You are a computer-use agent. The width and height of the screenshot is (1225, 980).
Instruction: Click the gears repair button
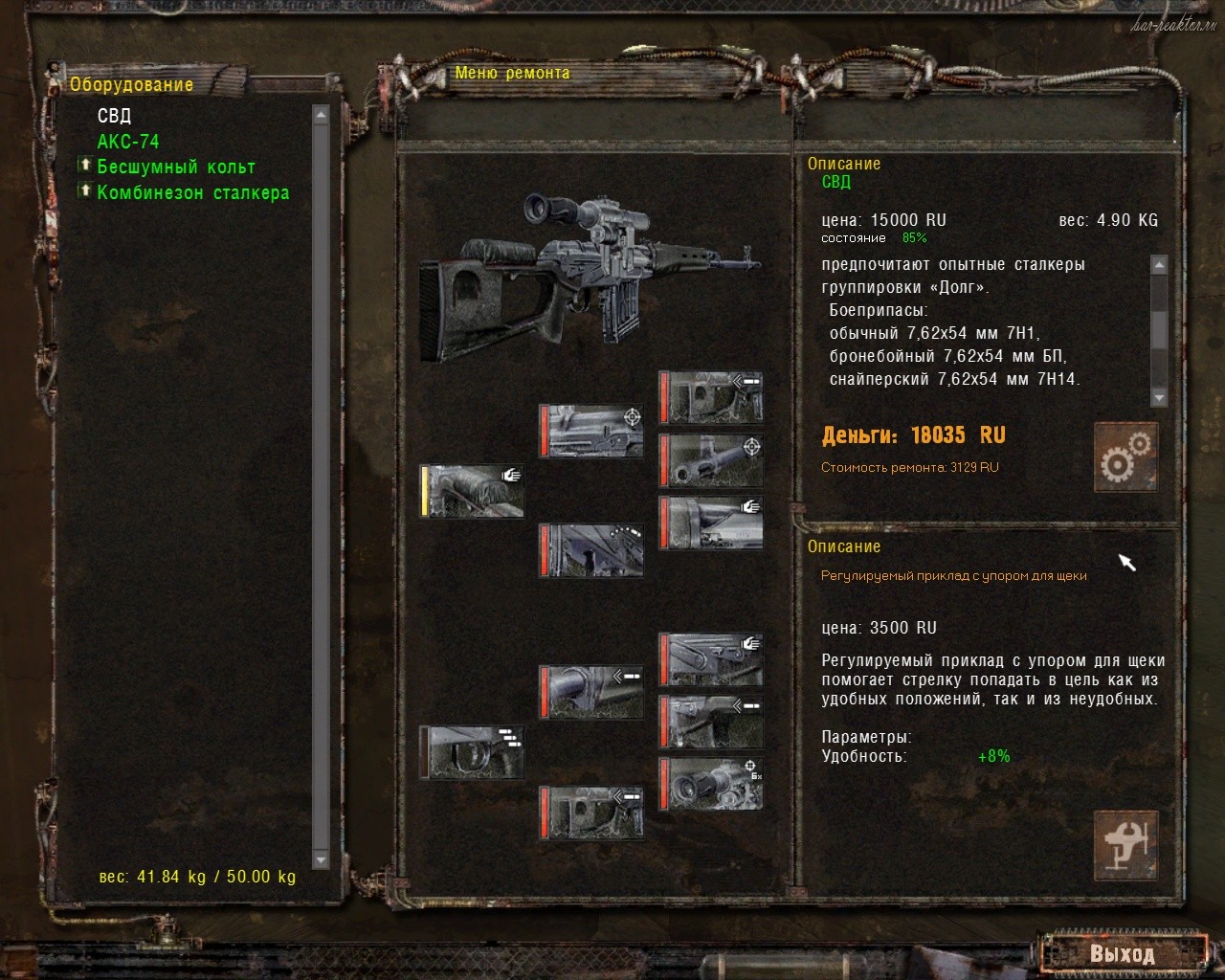click(x=1125, y=457)
